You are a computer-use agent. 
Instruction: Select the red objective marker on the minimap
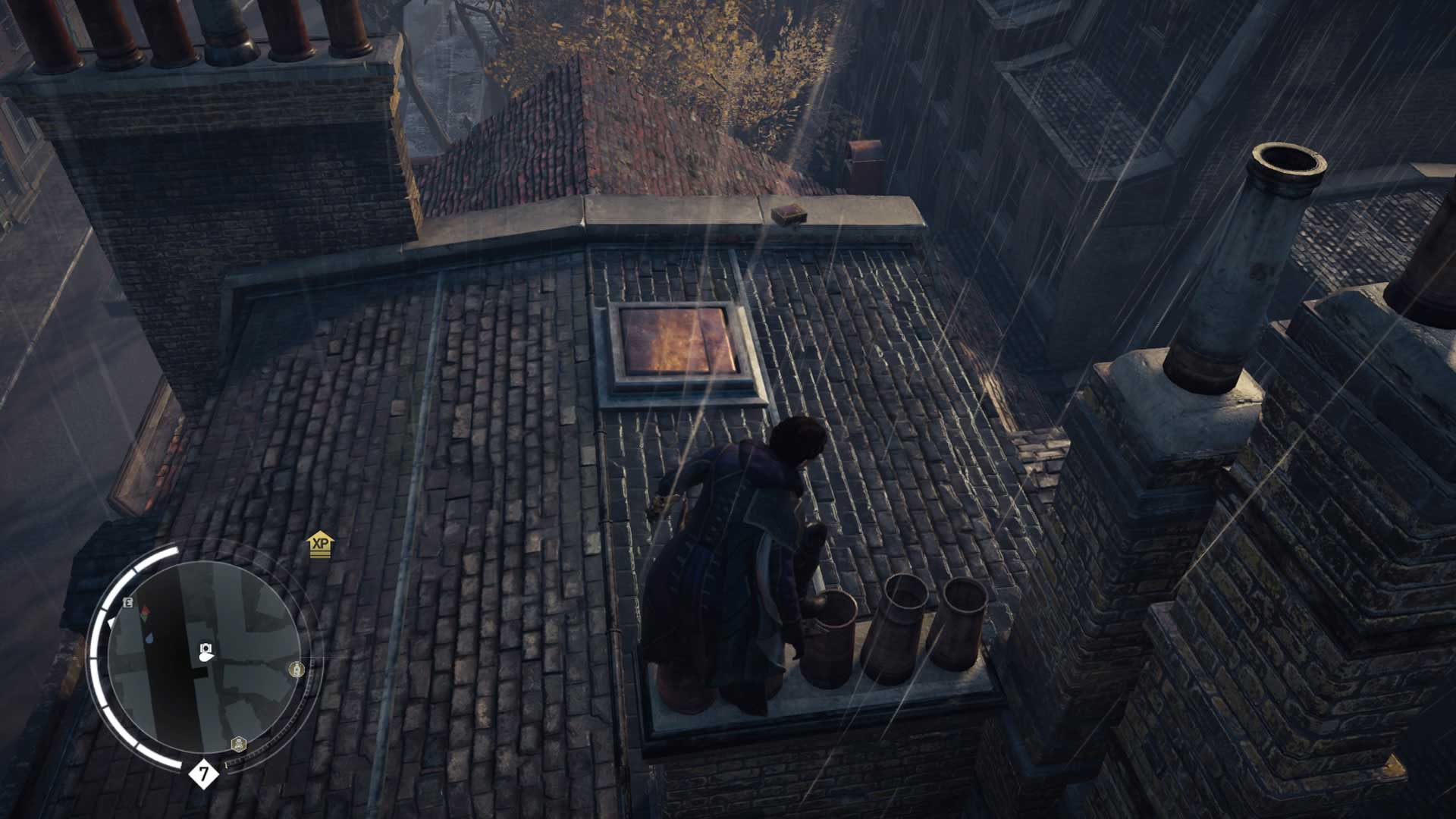(146, 610)
